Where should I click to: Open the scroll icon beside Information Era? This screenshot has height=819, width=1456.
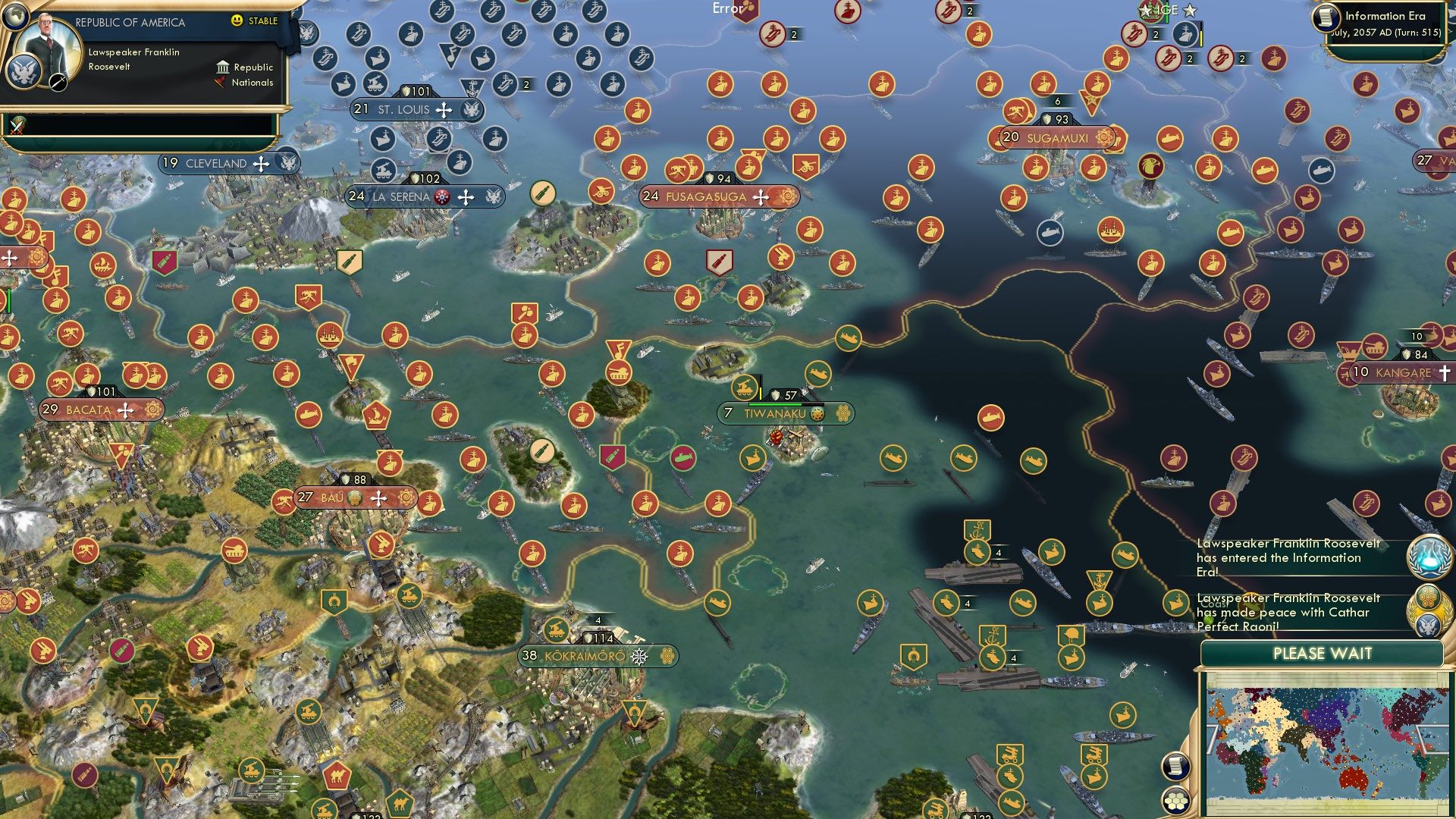pos(1327,17)
